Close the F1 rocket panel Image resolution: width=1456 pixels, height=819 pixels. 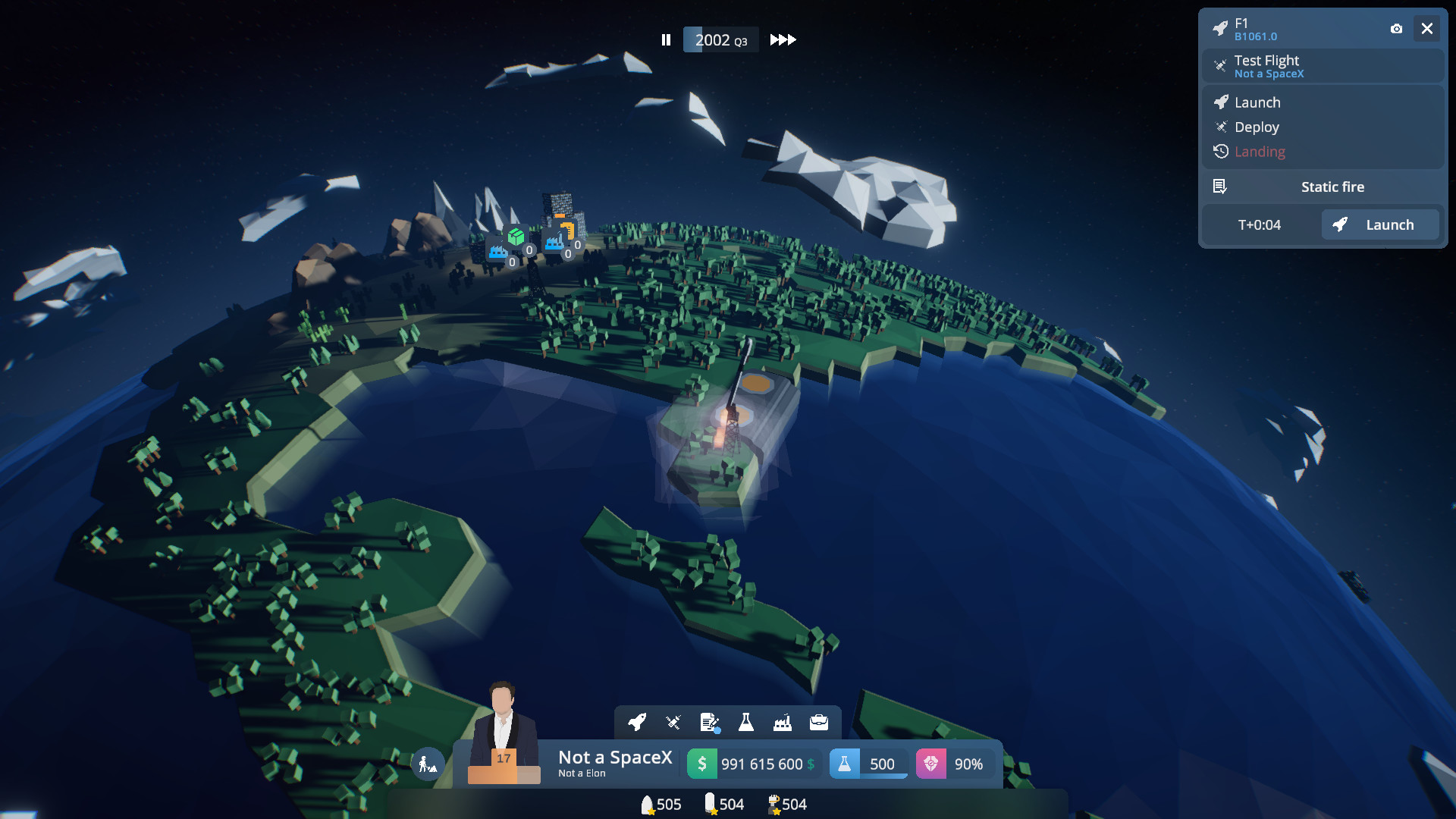tap(1426, 29)
